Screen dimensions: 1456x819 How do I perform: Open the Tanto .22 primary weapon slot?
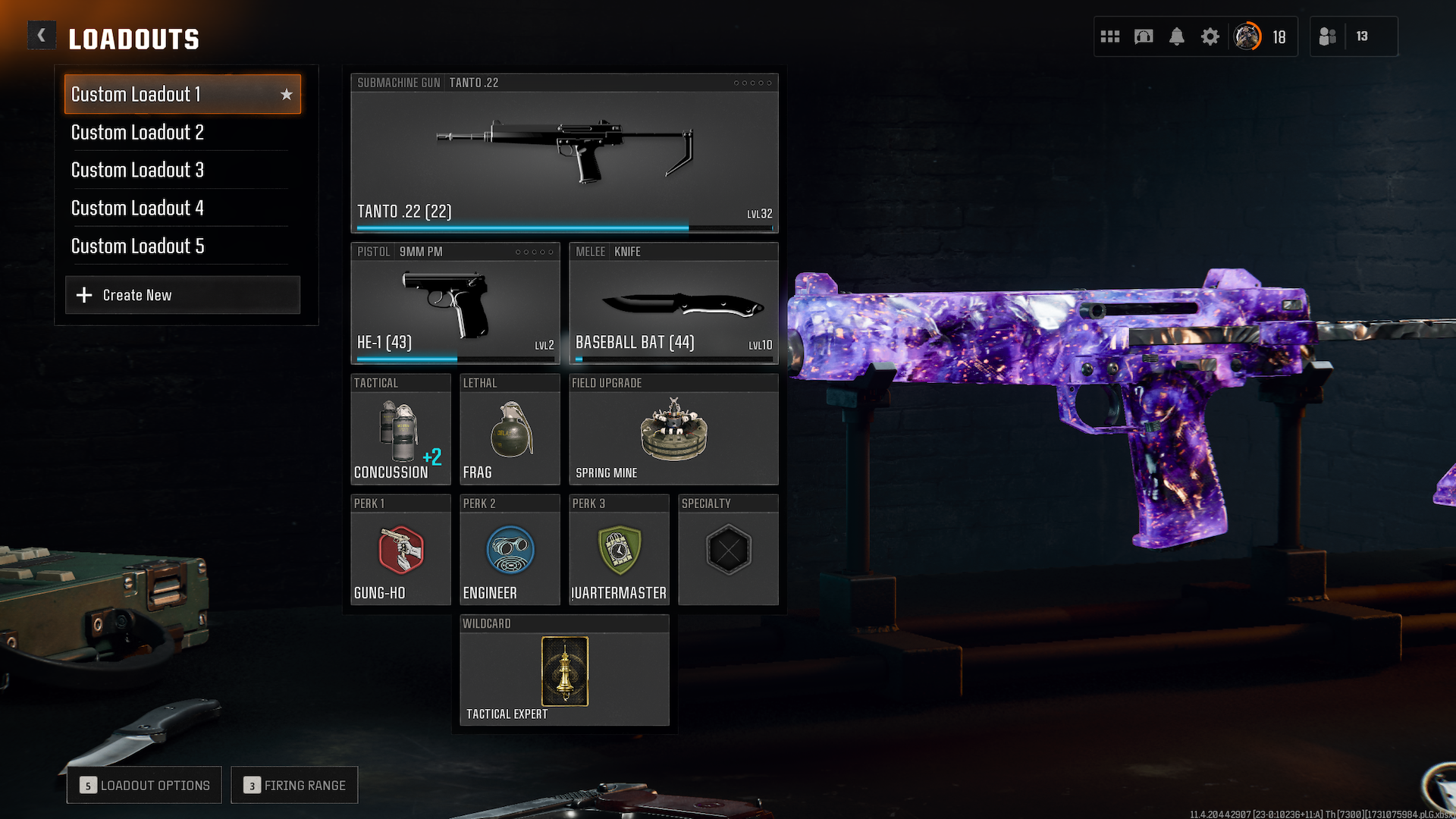[x=564, y=153]
